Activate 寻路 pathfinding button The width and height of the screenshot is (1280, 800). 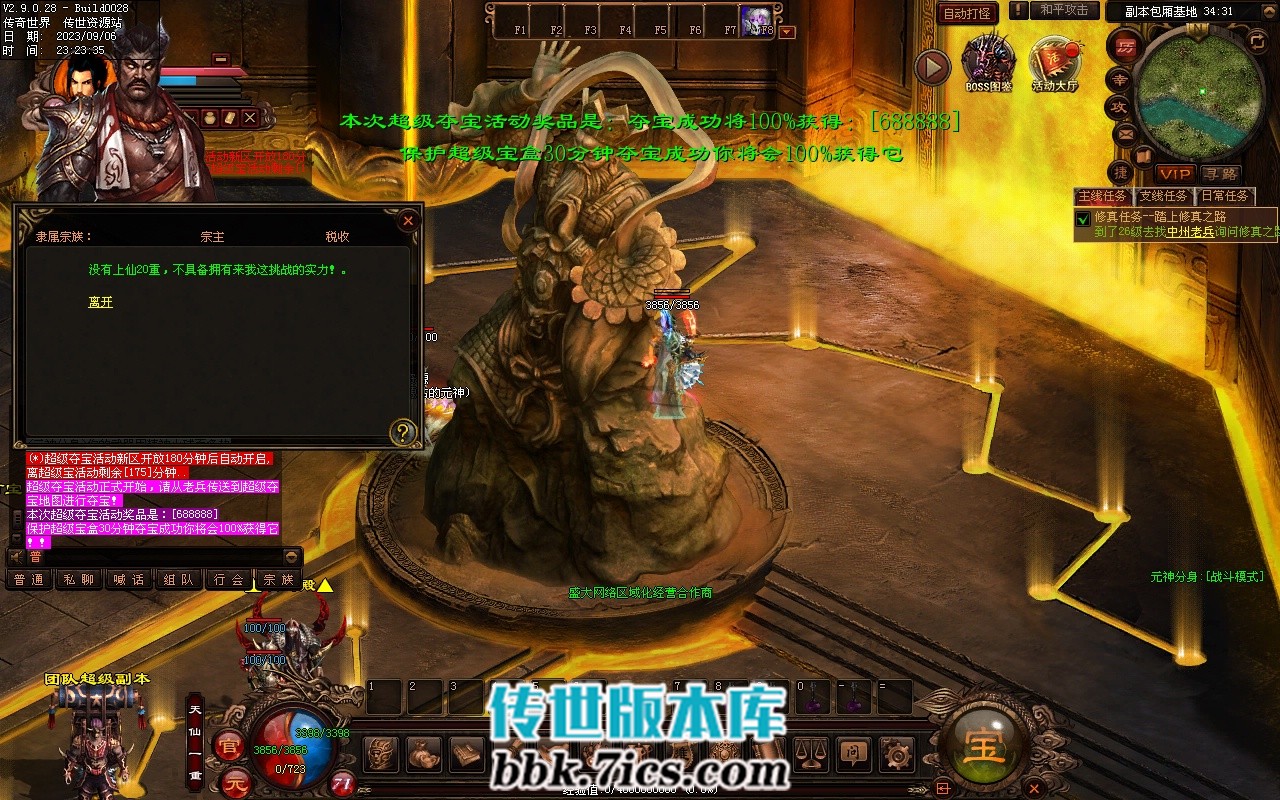[x=1220, y=173]
